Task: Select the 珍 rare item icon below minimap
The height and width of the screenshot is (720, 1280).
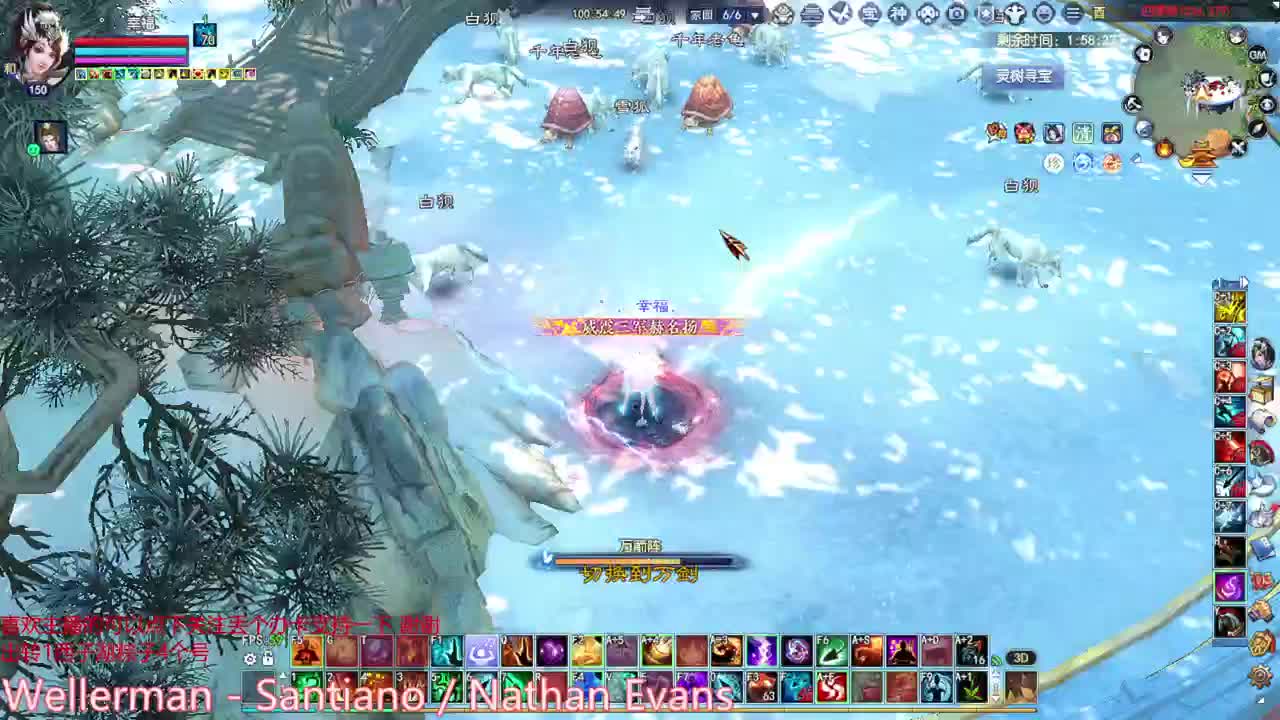Action: click(1053, 163)
